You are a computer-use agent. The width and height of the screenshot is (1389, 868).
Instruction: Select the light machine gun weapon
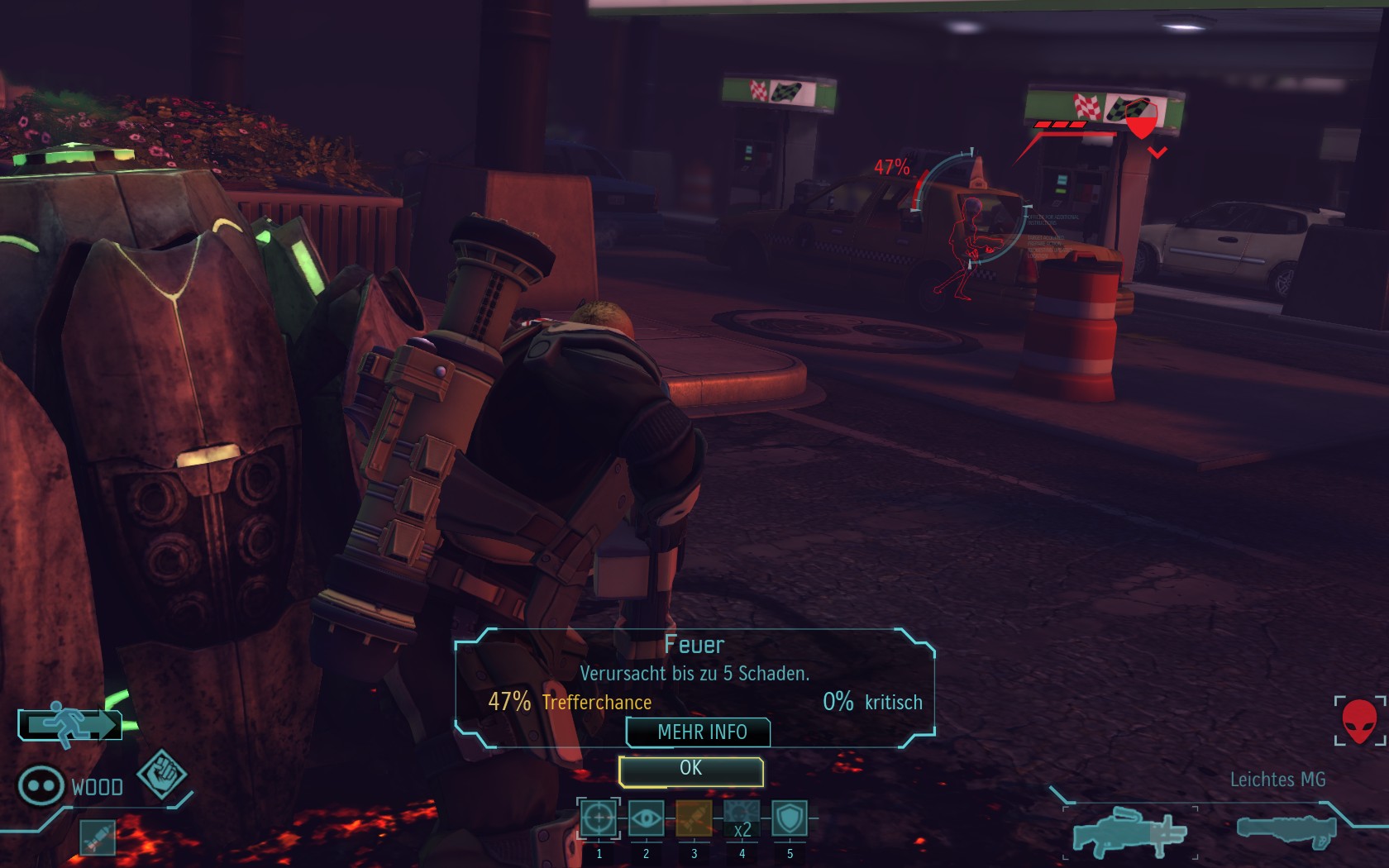(x=1129, y=832)
